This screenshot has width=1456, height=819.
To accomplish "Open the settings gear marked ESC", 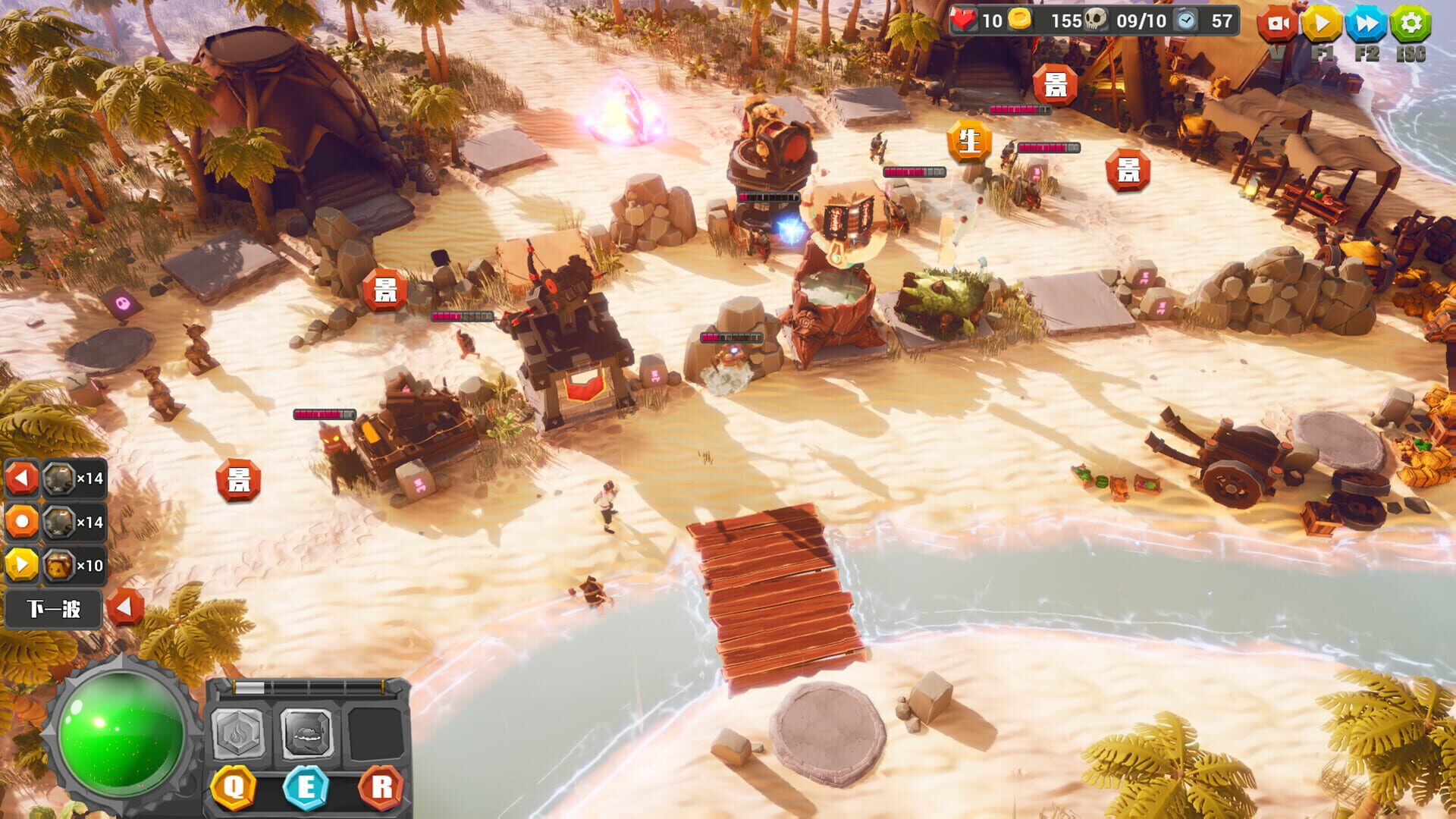I will pos(1410,24).
